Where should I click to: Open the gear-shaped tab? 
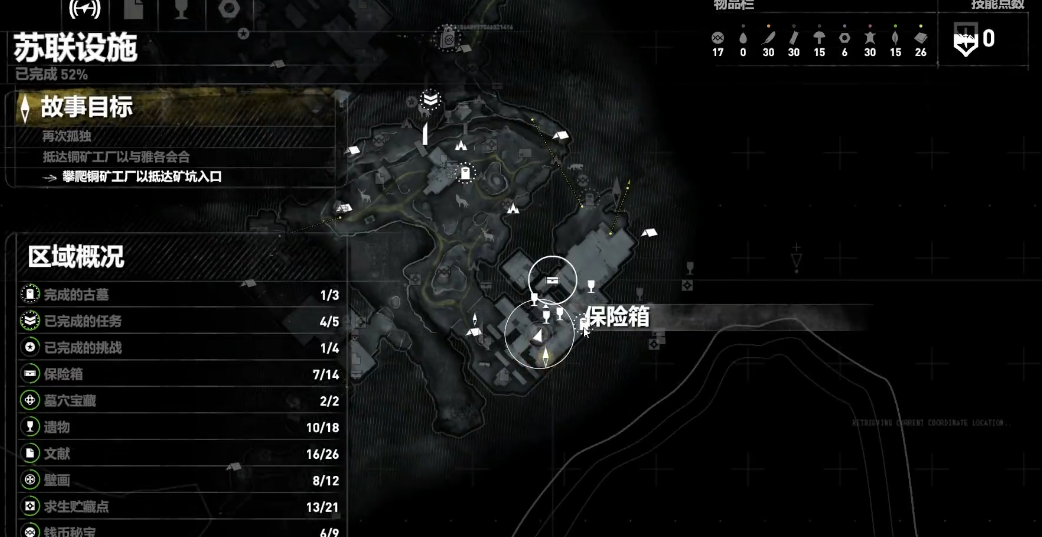[x=229, y=9]
